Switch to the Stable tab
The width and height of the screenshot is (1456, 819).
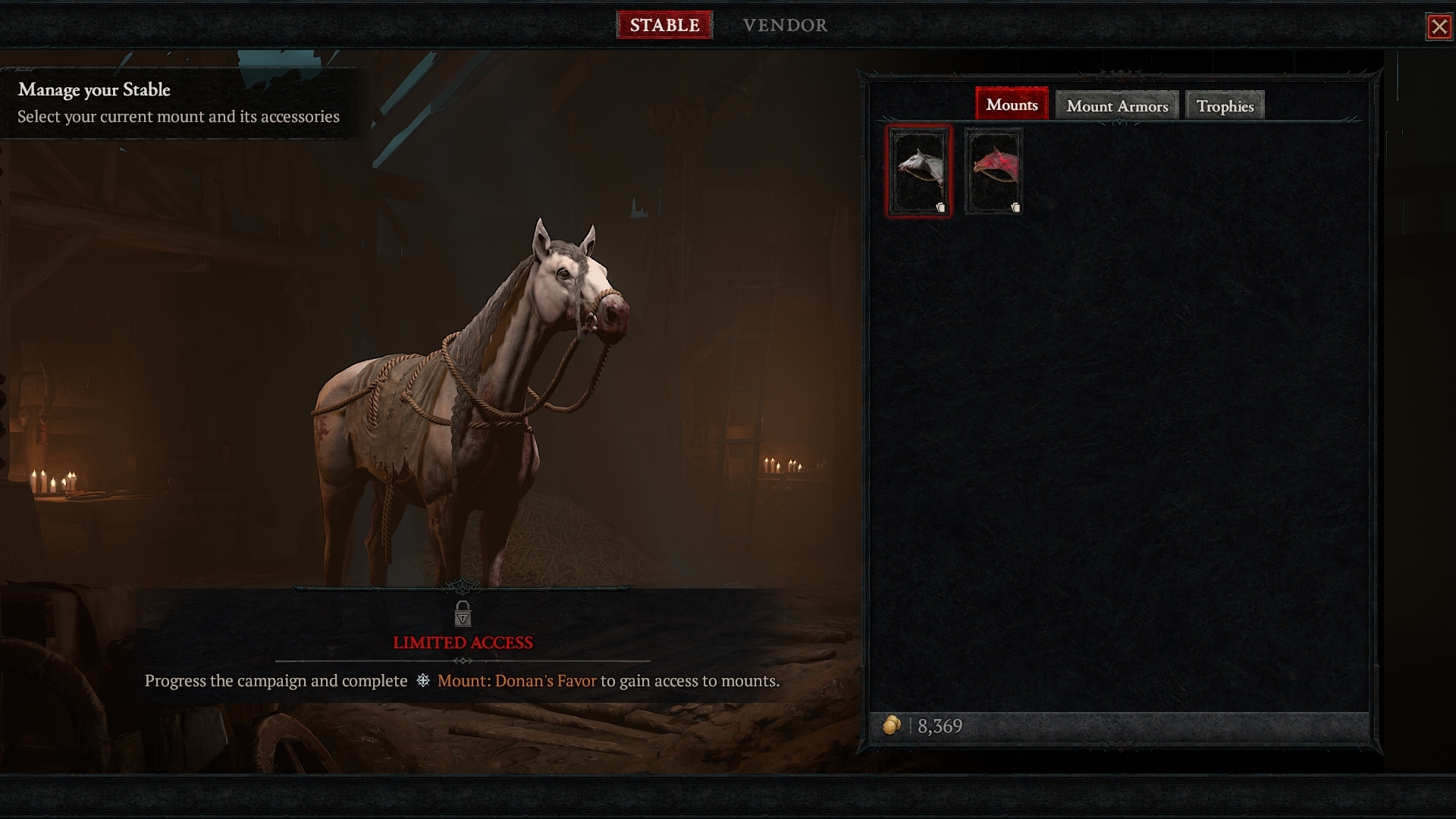coord(664,25)
